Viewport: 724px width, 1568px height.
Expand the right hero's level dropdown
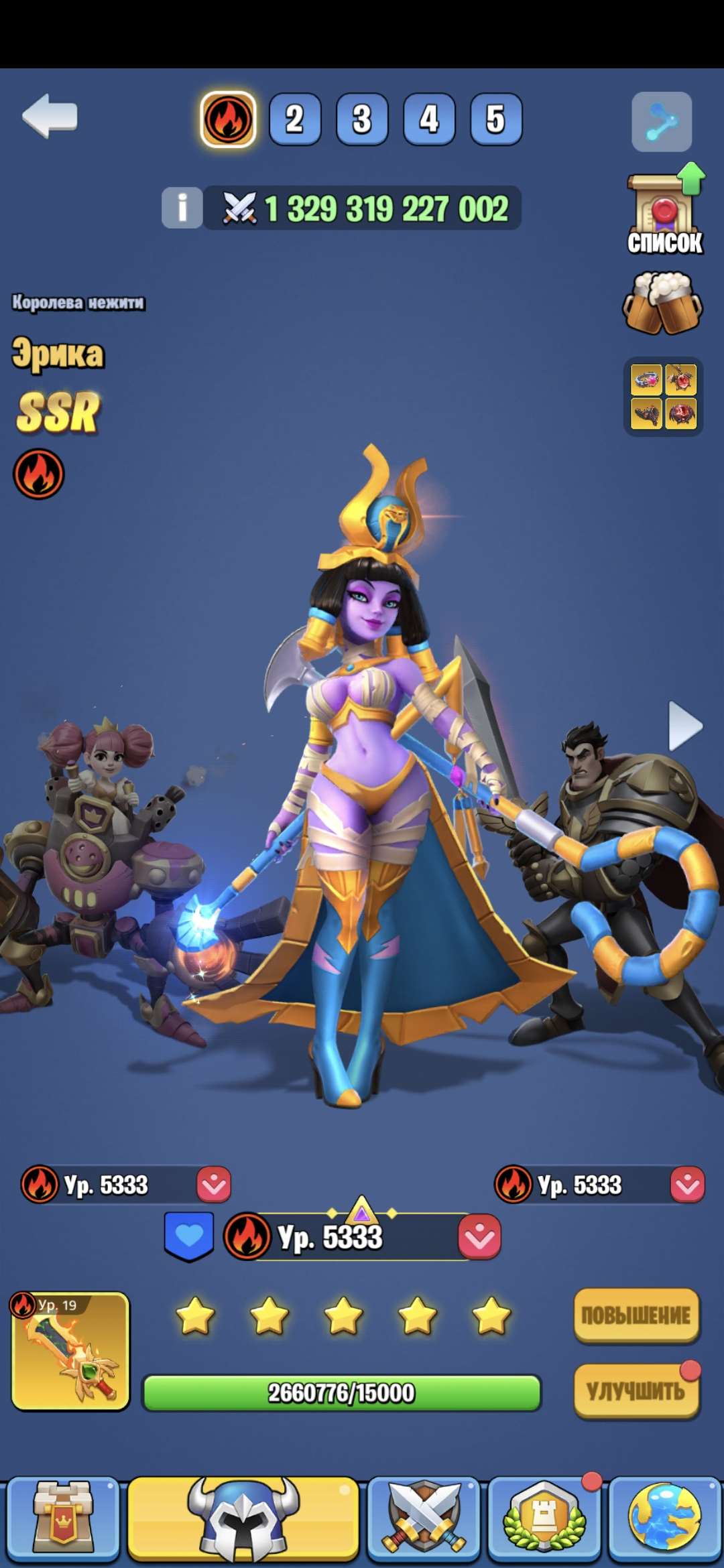coord(687,1185)
